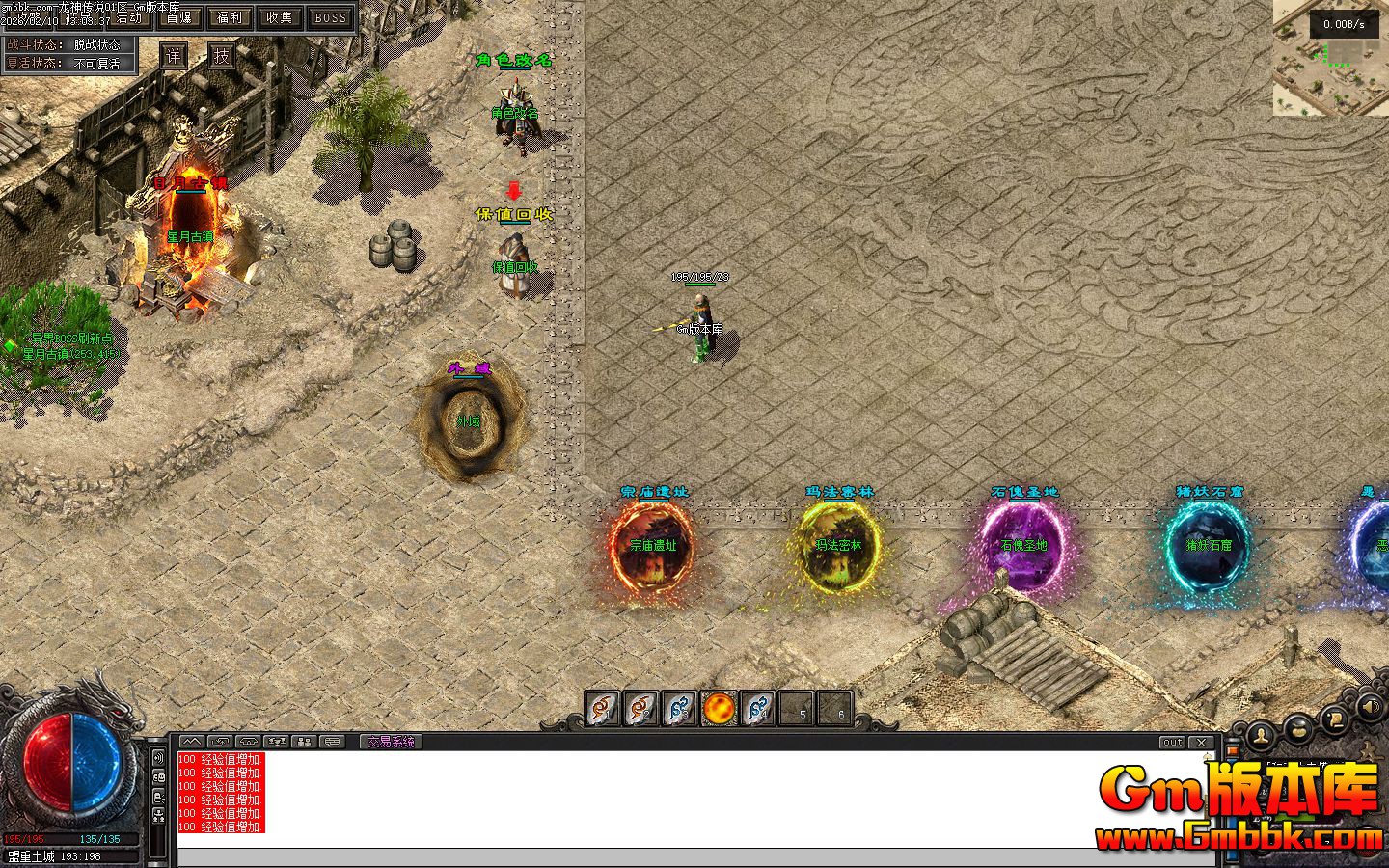Use the orange rune in hotbar slot 1
The width and height of the screenshot is (1389, 868).
point(603,709)
